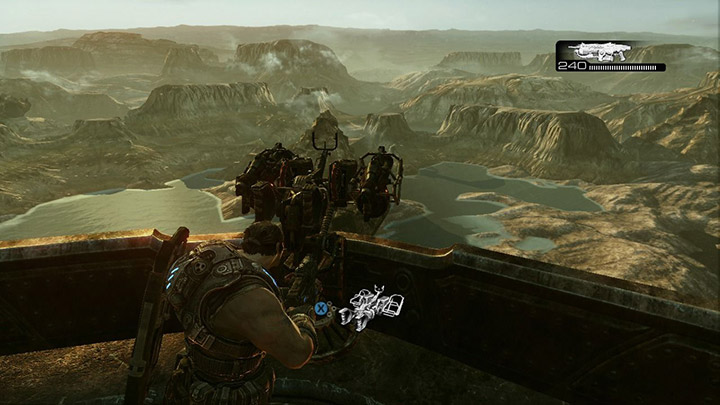This screenshot has height=405, width=720.
Task: Select the Lancer rifle weapon icon
Action: [x=598, y=50]
